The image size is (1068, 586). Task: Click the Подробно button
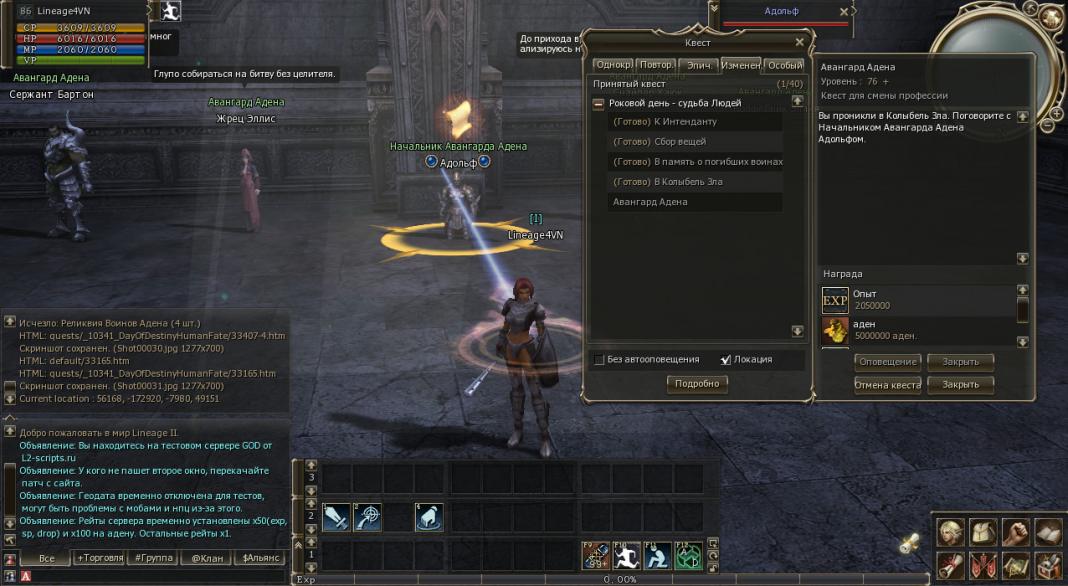coord(697,383)
